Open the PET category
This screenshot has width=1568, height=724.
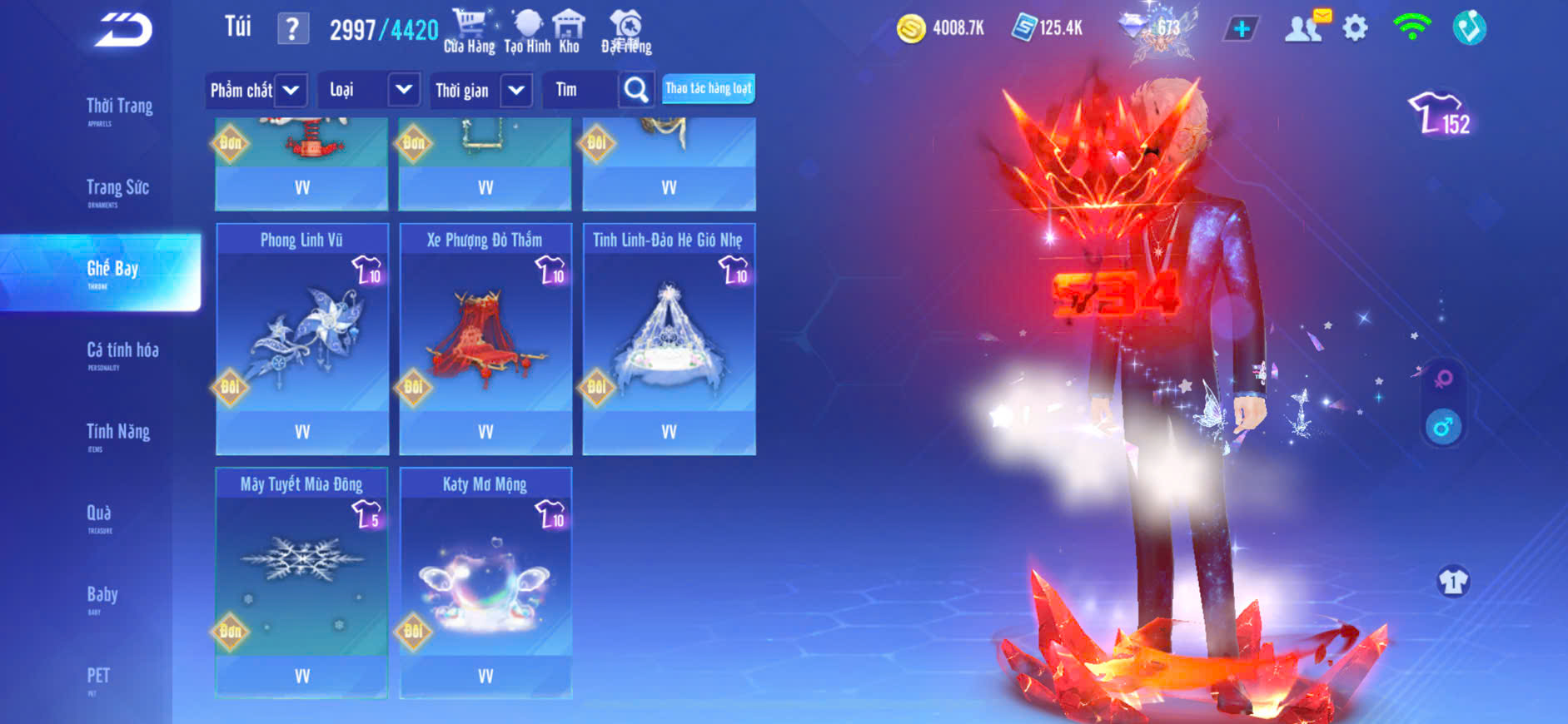click(x=98, y=677)
